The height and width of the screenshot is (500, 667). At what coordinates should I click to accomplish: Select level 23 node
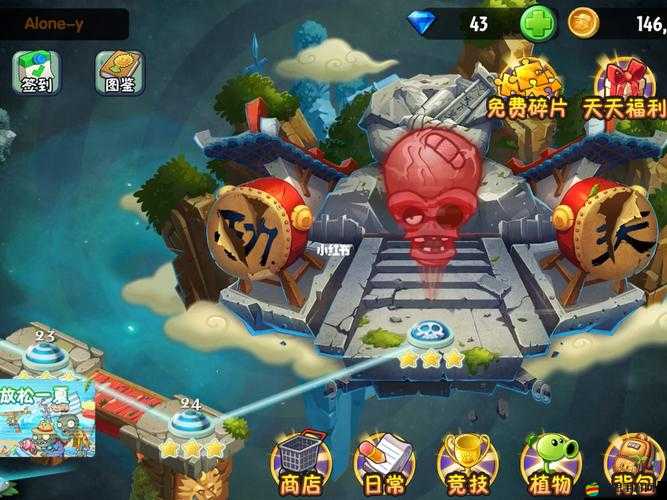[x=43, y=353]
